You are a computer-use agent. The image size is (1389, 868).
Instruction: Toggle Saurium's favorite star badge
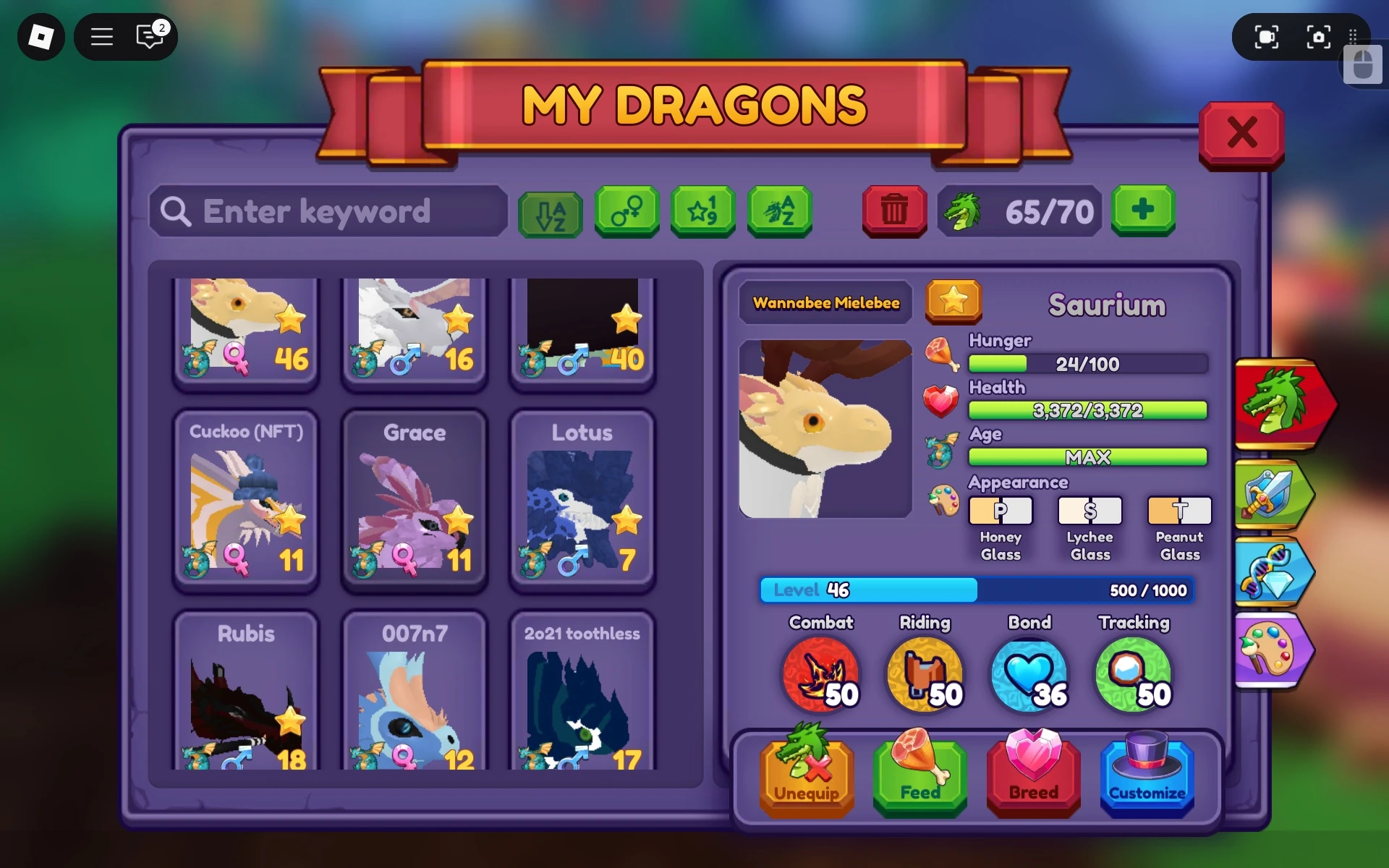click(x=953, y=303)
